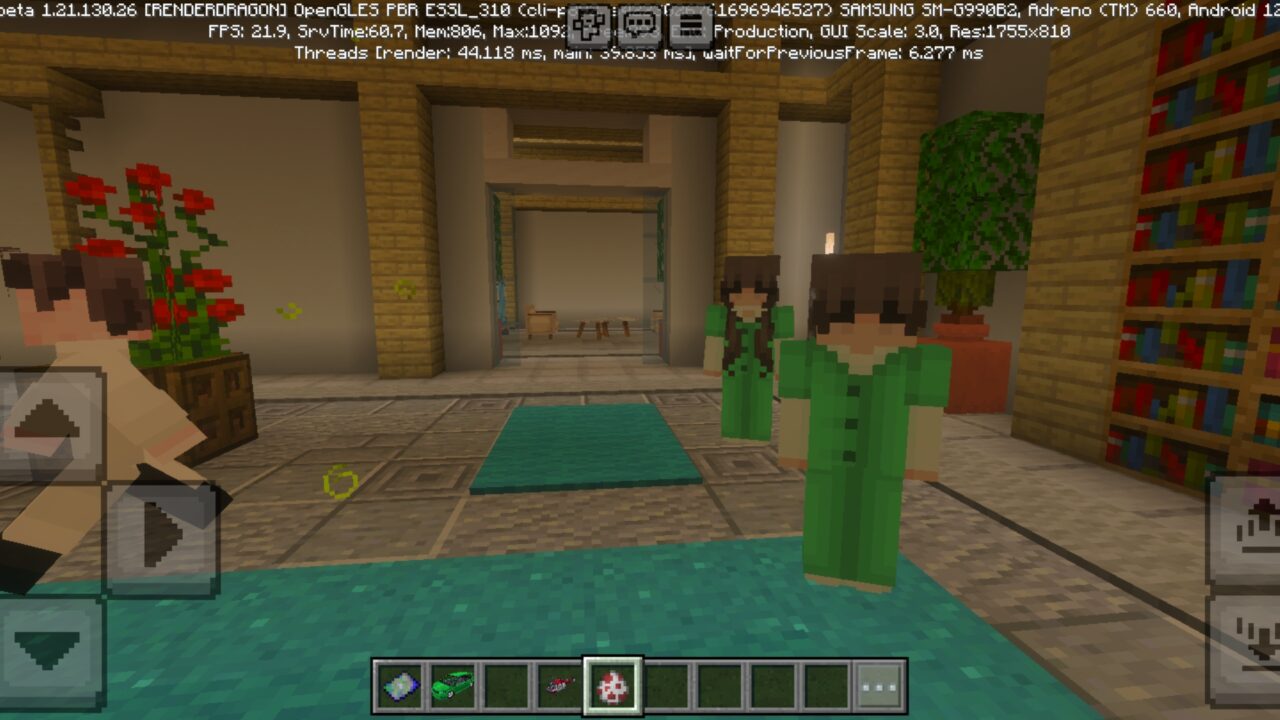Tap the fly descend control on the right
The height and width of the screenshot is (720, 1280).
coord(1252,636)
